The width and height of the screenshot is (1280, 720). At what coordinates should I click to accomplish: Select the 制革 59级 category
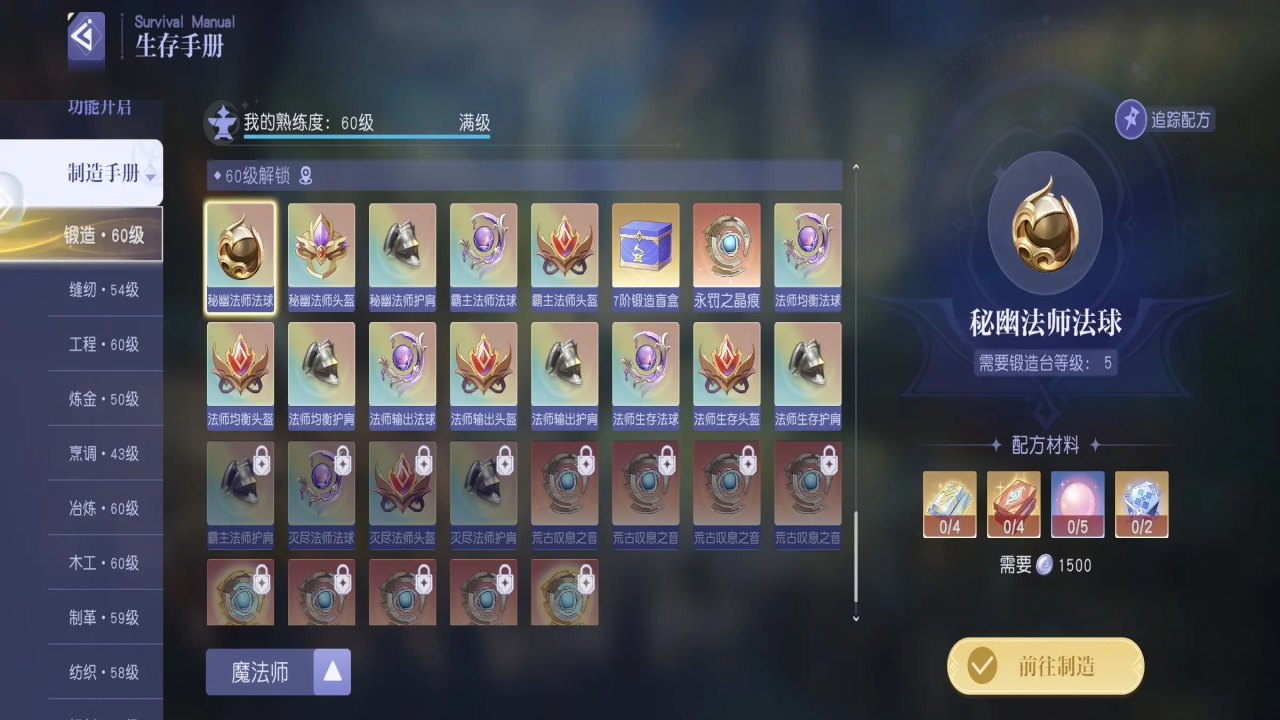(104, 618)
